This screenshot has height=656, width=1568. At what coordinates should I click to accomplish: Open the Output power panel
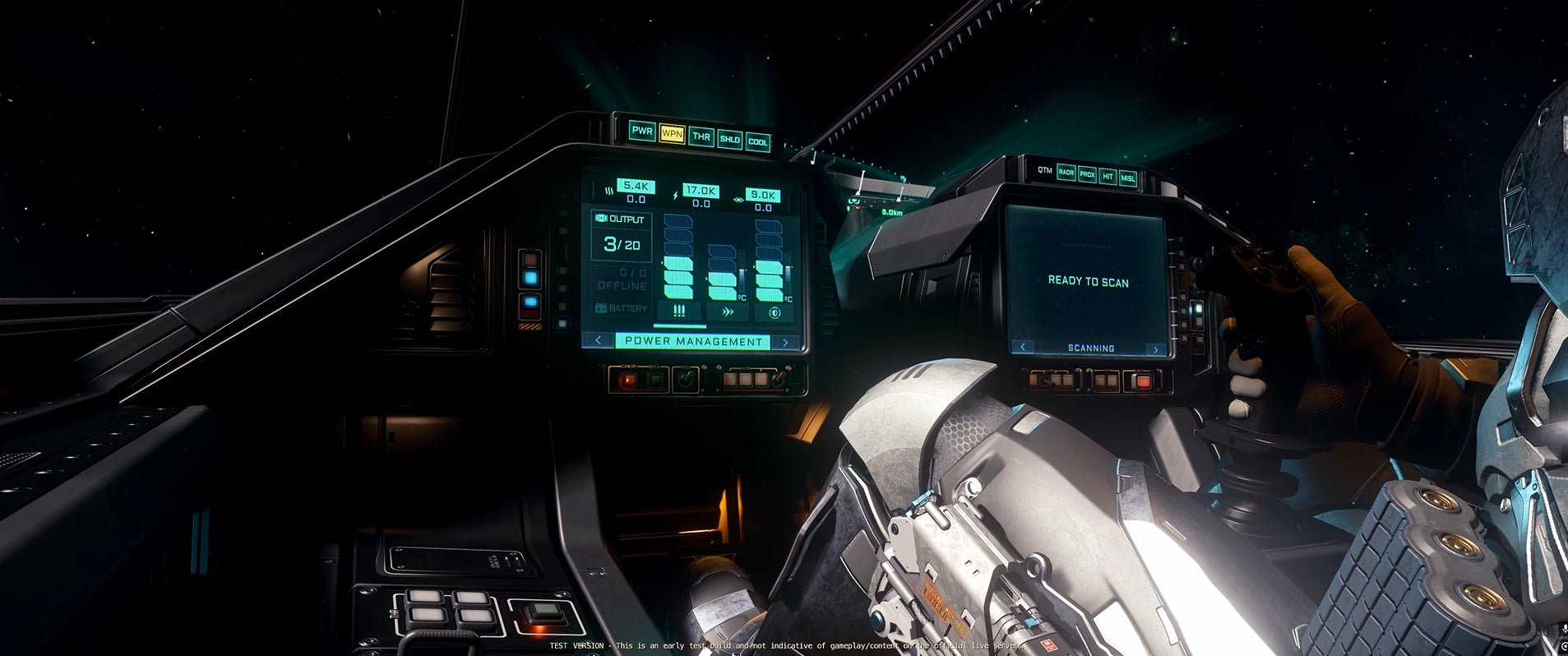622,234
